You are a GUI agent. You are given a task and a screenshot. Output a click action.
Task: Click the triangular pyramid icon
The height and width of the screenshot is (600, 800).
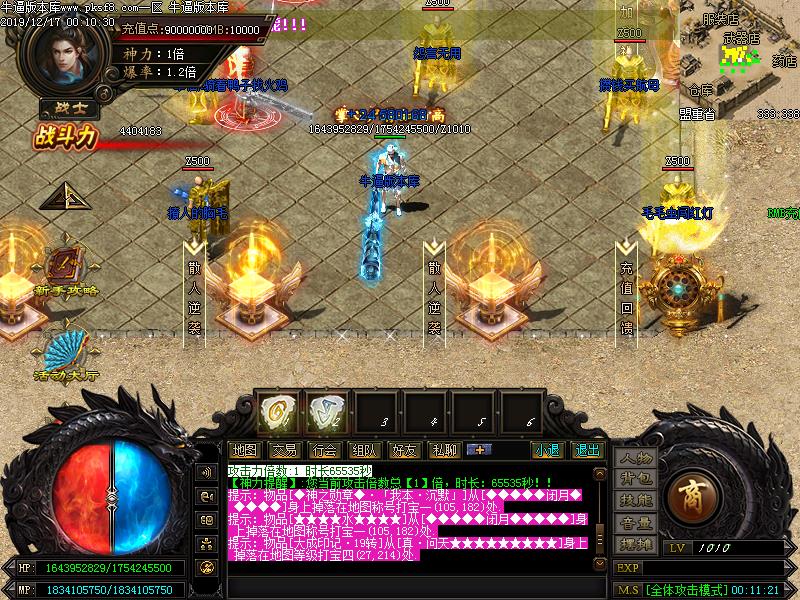point(58,196)
